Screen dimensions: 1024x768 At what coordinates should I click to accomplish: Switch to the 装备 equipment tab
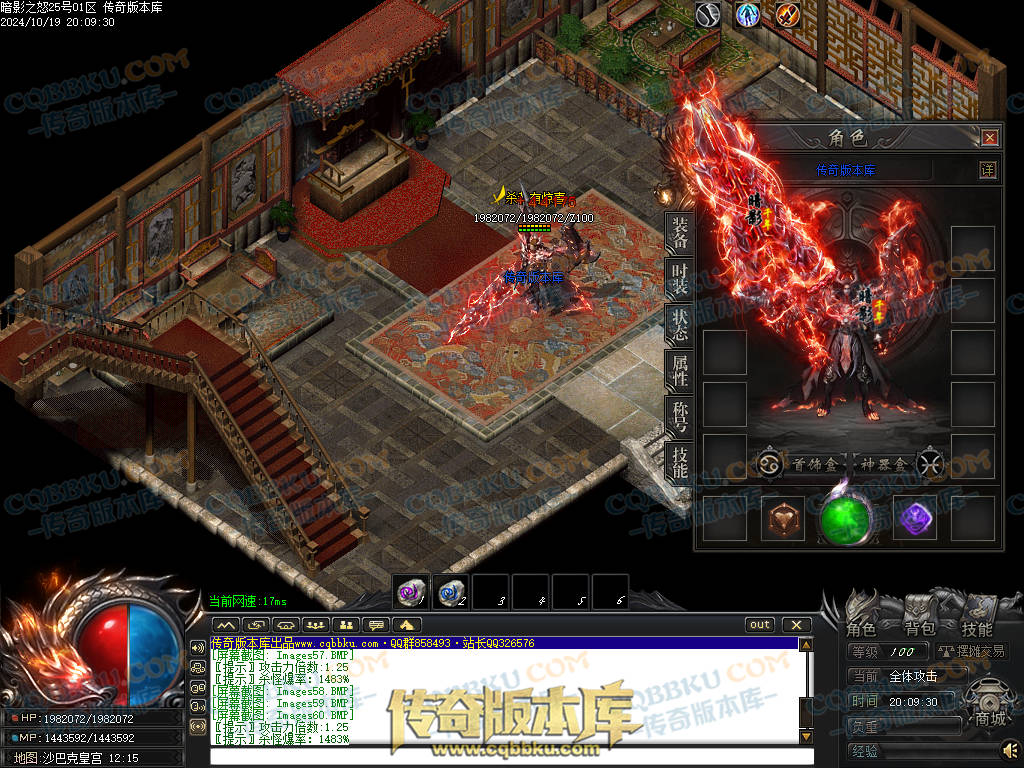point(680,233)
